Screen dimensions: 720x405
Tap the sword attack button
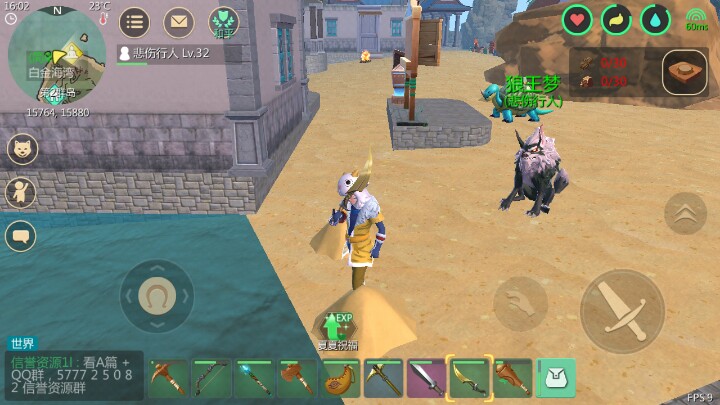pos(622,311)
